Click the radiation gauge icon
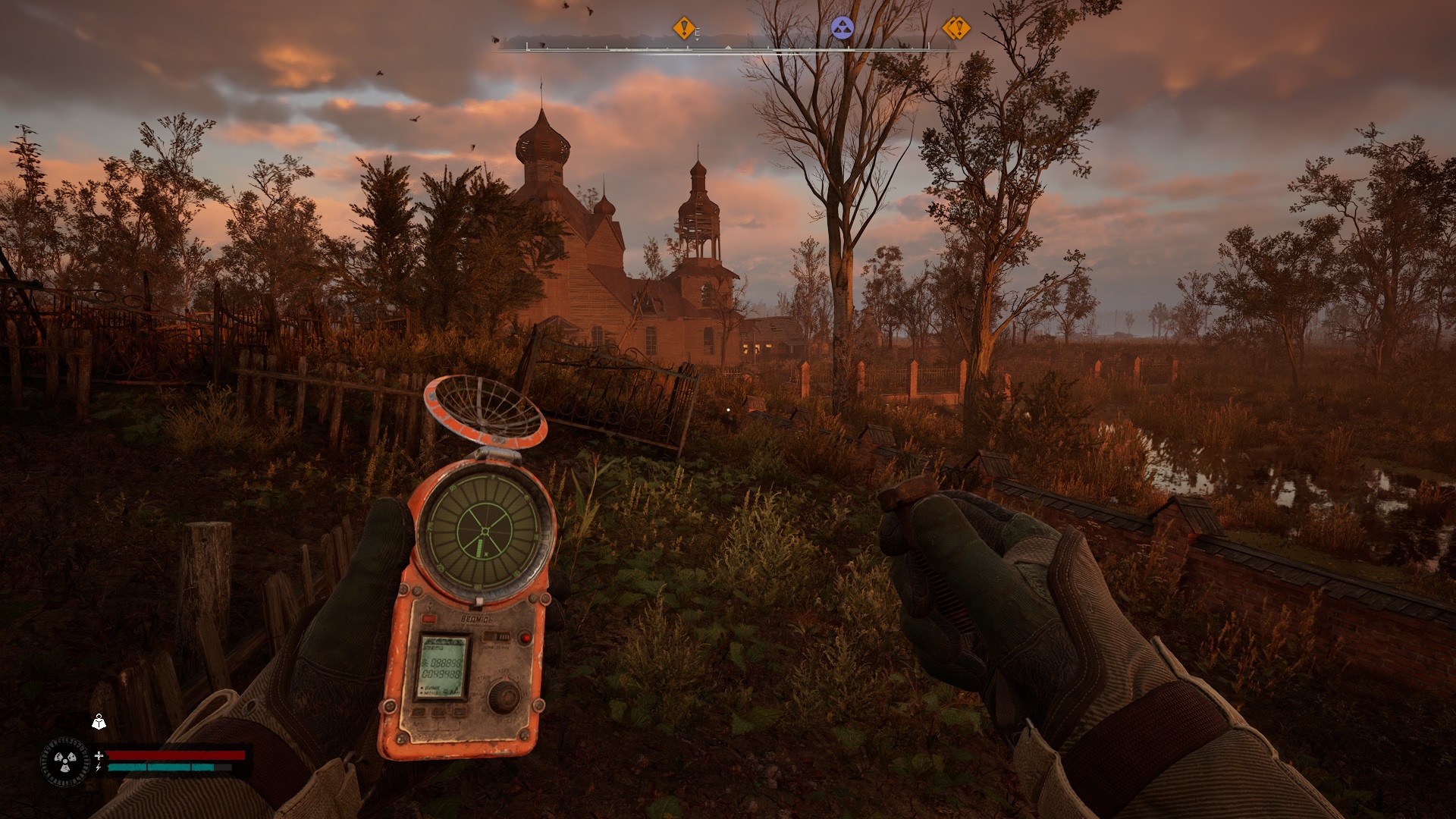Viewport: 1456px width, 819px height. point(65,761)
